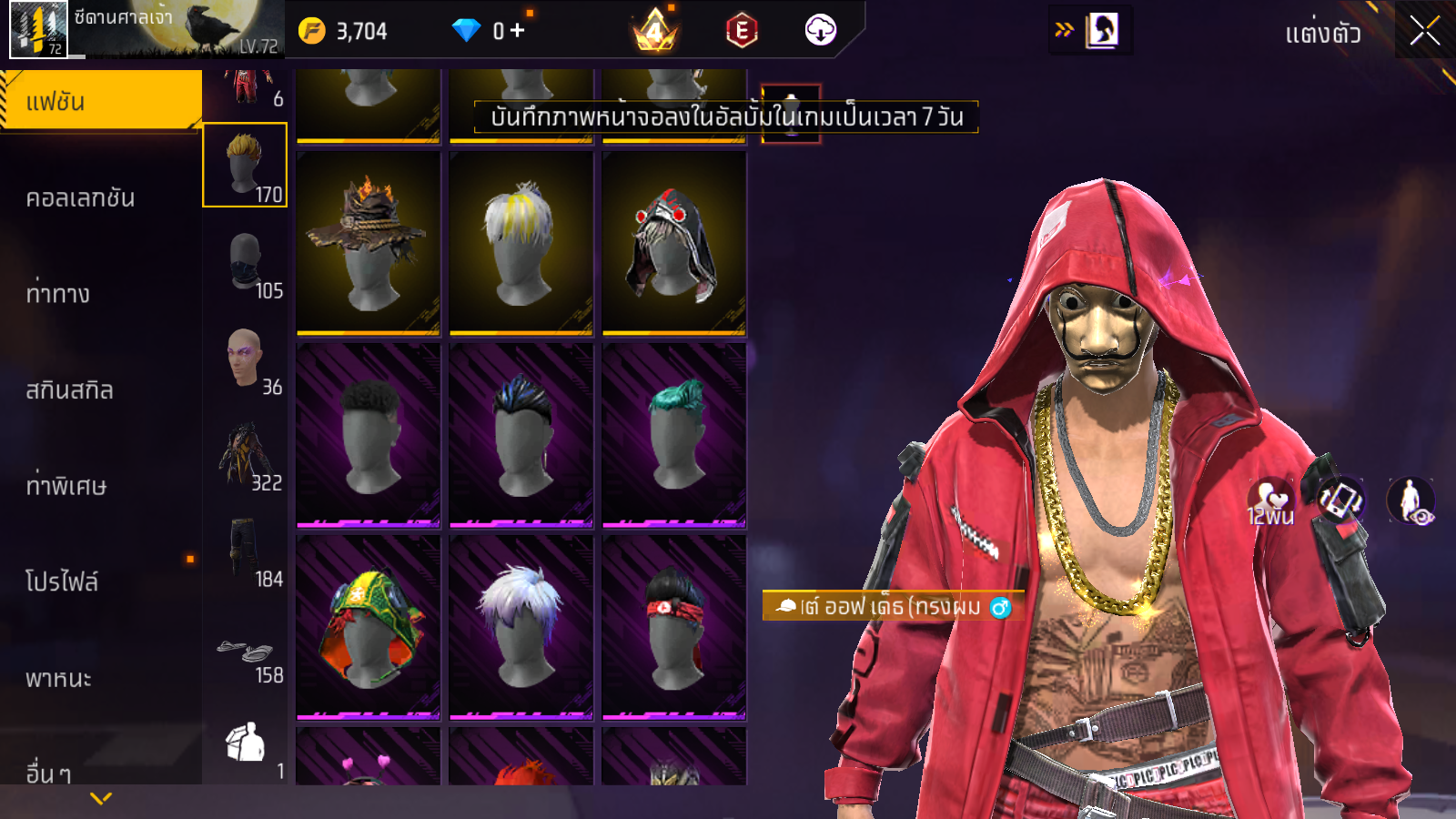1456x819 pixels.
Task: Select the white and yellow hairstyle
Action: point(521,242)
